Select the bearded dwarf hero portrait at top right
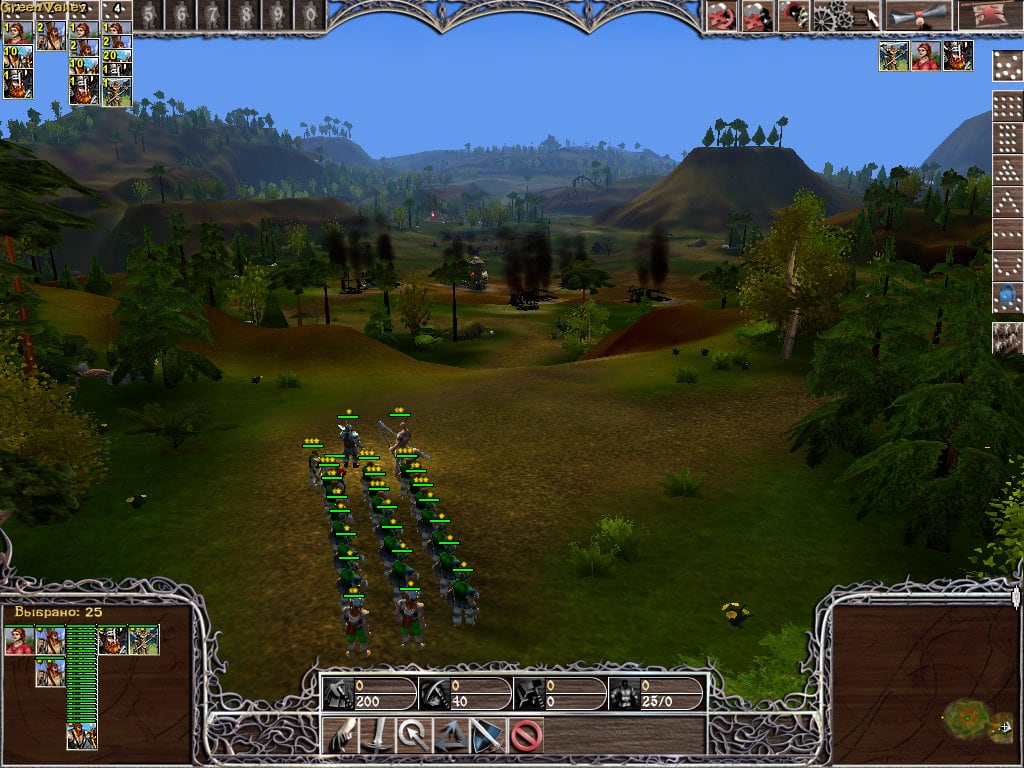 point(958,56)
